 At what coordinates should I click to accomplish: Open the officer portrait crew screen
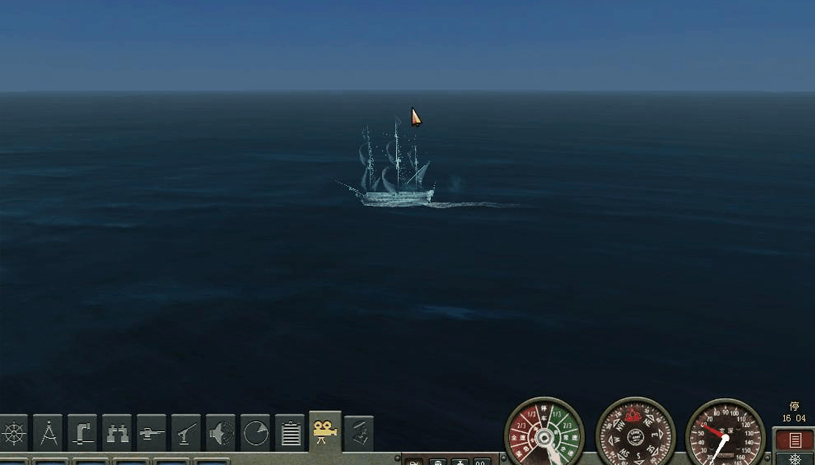point(359,434)
